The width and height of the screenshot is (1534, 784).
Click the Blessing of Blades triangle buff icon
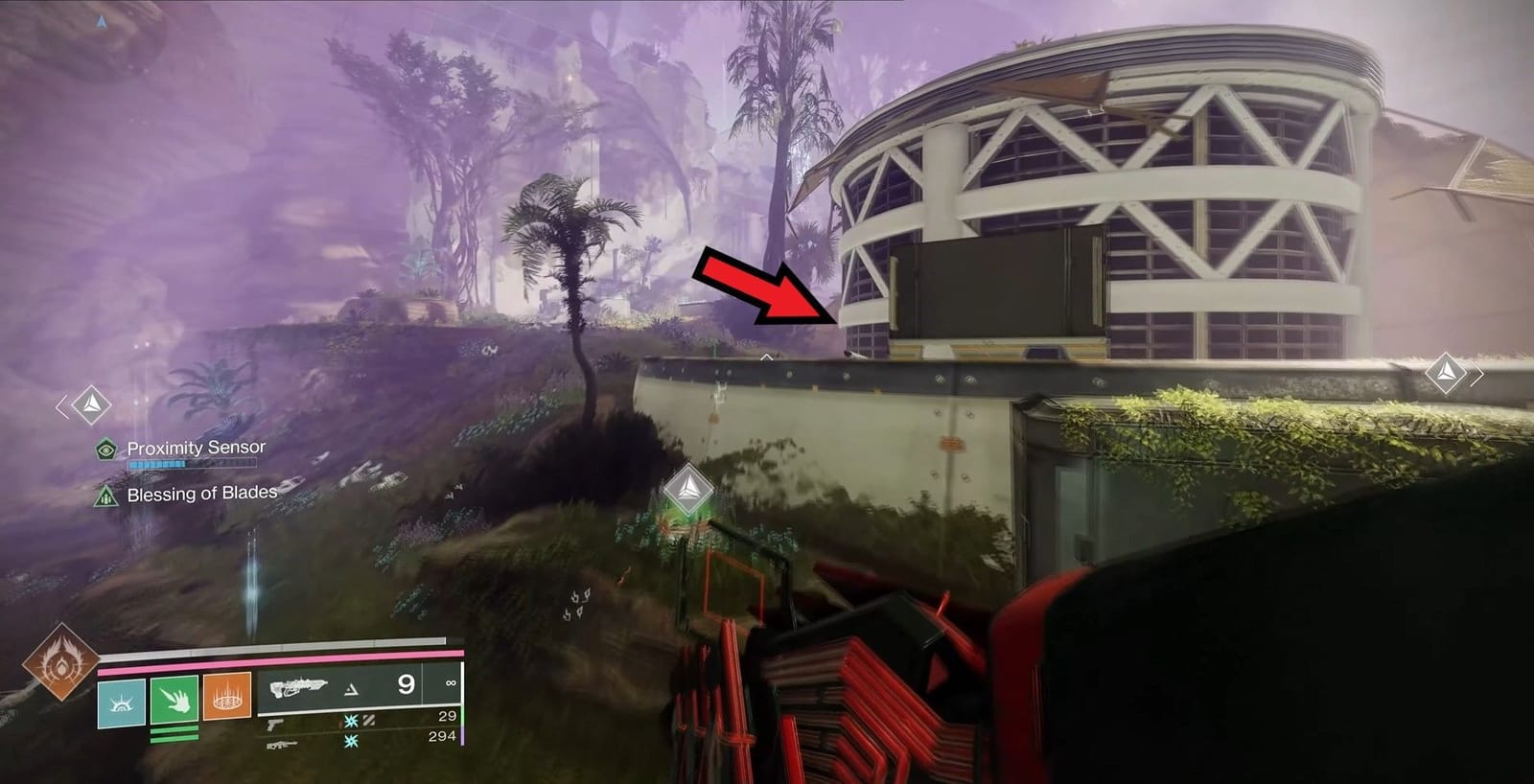105,496
